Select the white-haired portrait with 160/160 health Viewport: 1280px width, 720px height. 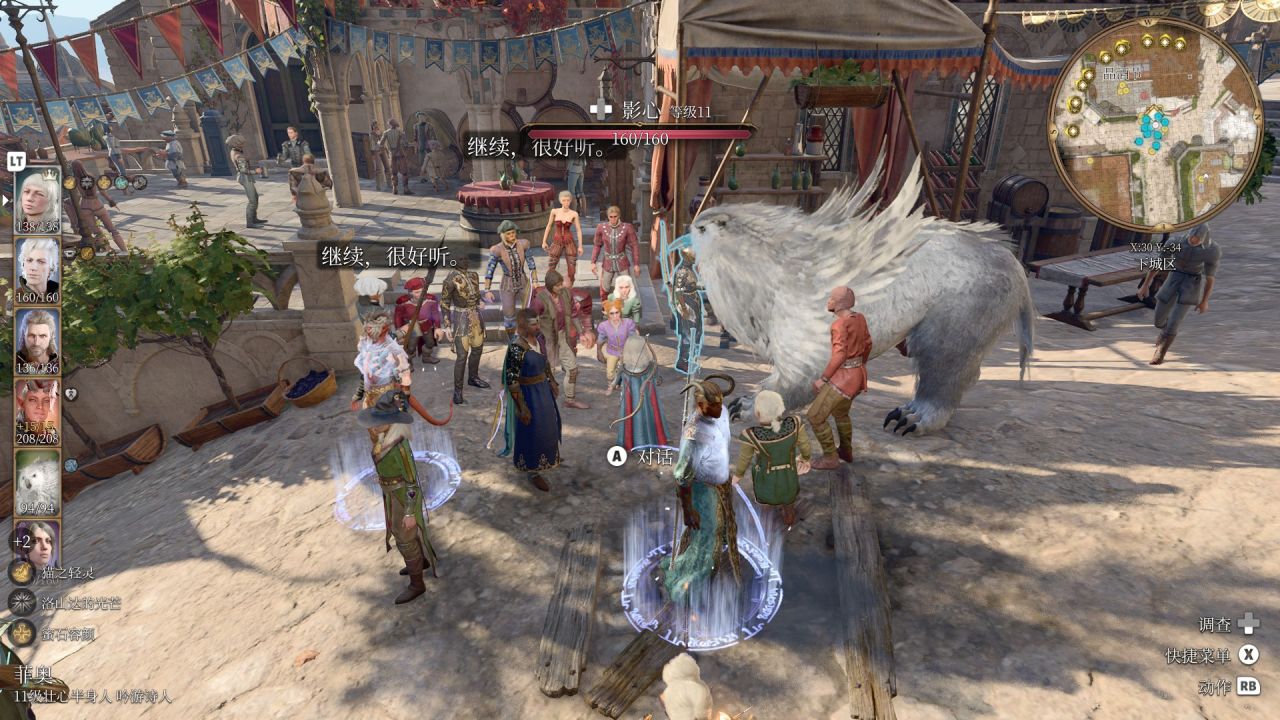pos(38,268)
